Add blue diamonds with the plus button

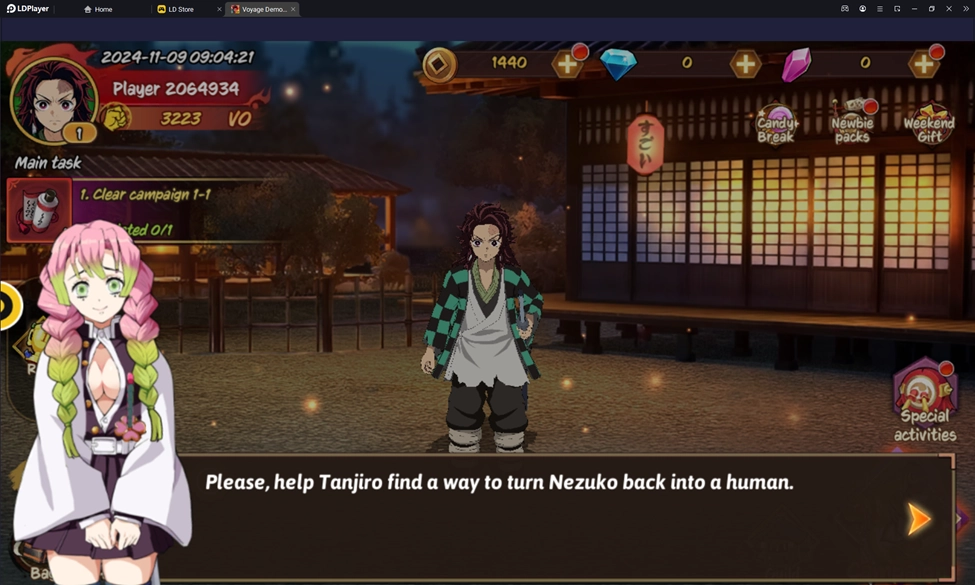coord(745,65)
